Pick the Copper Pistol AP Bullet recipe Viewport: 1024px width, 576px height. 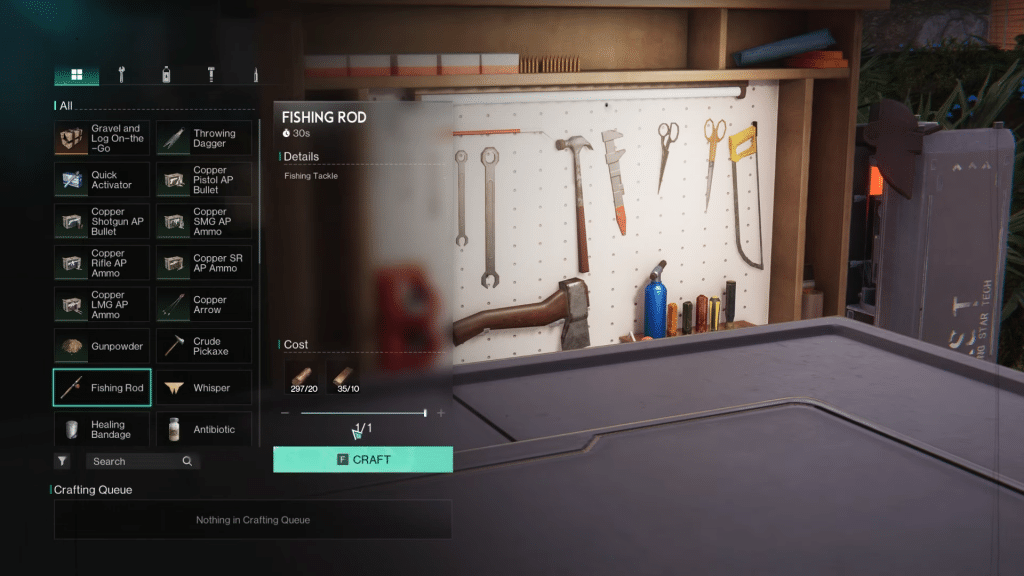coord(204,180)
